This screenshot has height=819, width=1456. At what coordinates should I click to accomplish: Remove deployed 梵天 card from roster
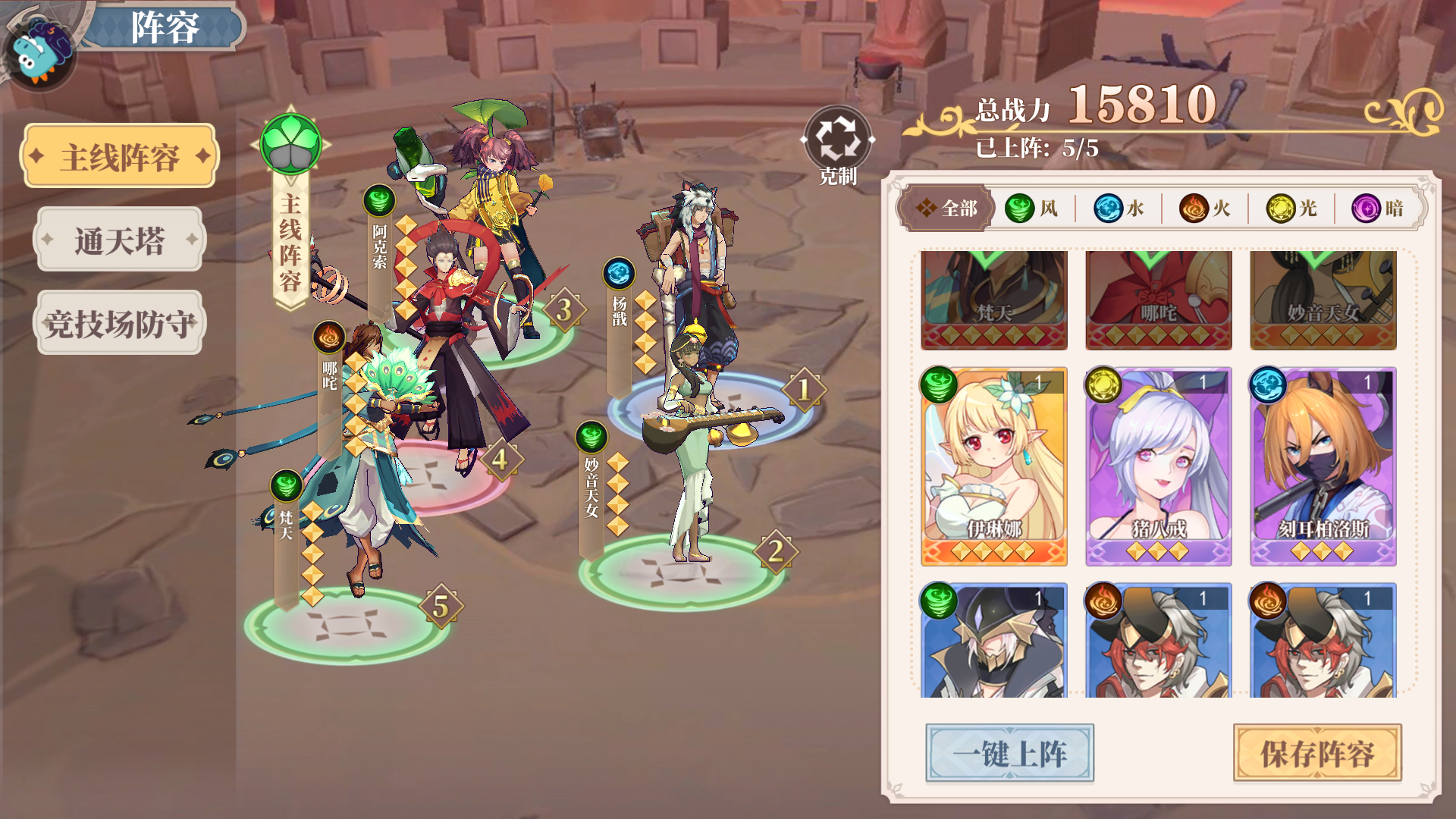point(994,300)
